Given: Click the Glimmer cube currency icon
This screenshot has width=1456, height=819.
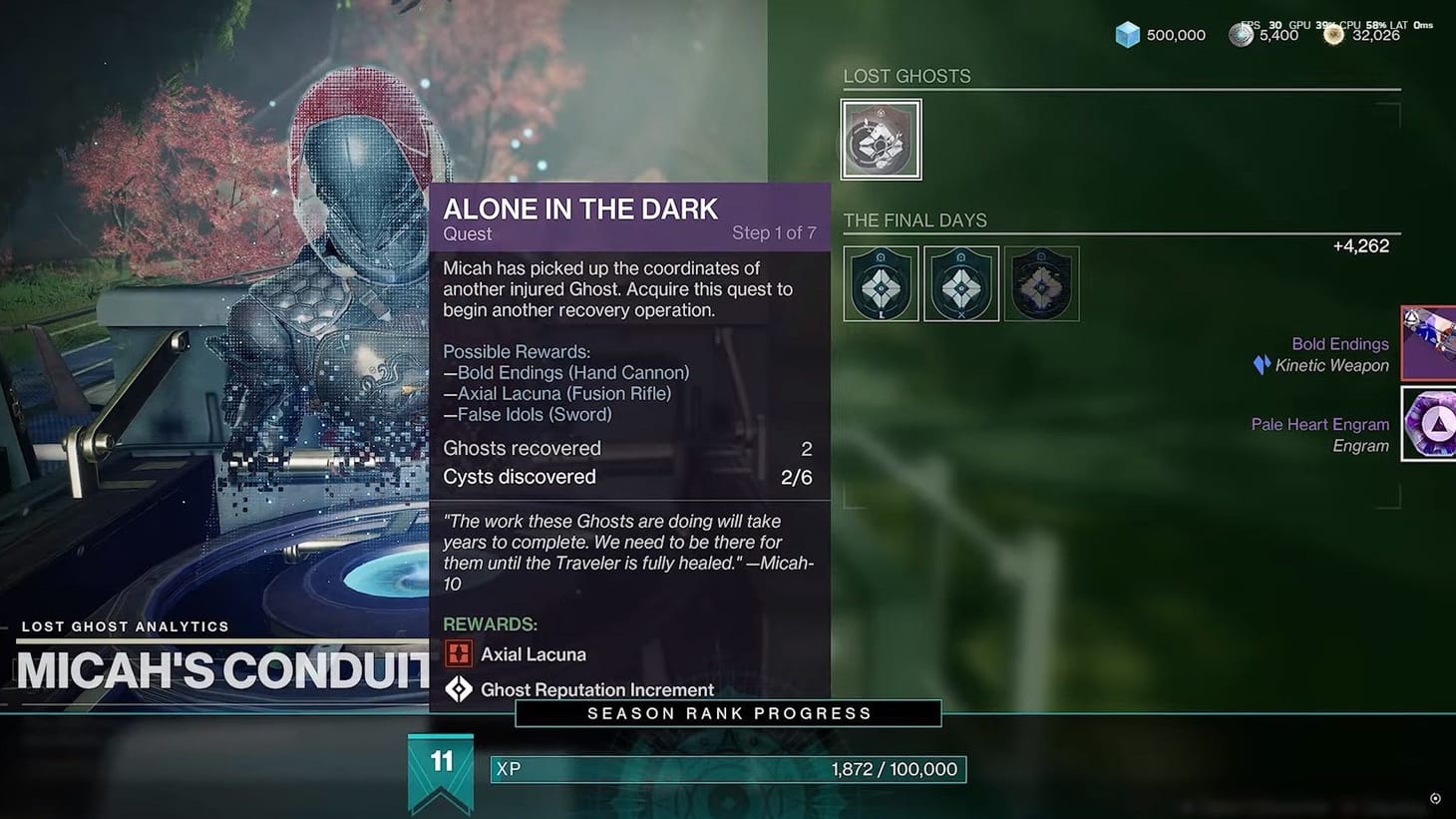Looking at the screenshot, I should click(1126, 34).
